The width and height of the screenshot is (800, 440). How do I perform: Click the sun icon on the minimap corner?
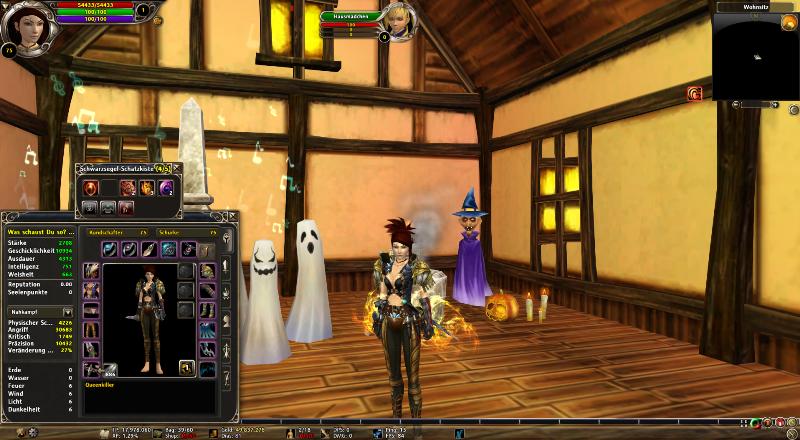pyautogui.click(x=789, y=21)
